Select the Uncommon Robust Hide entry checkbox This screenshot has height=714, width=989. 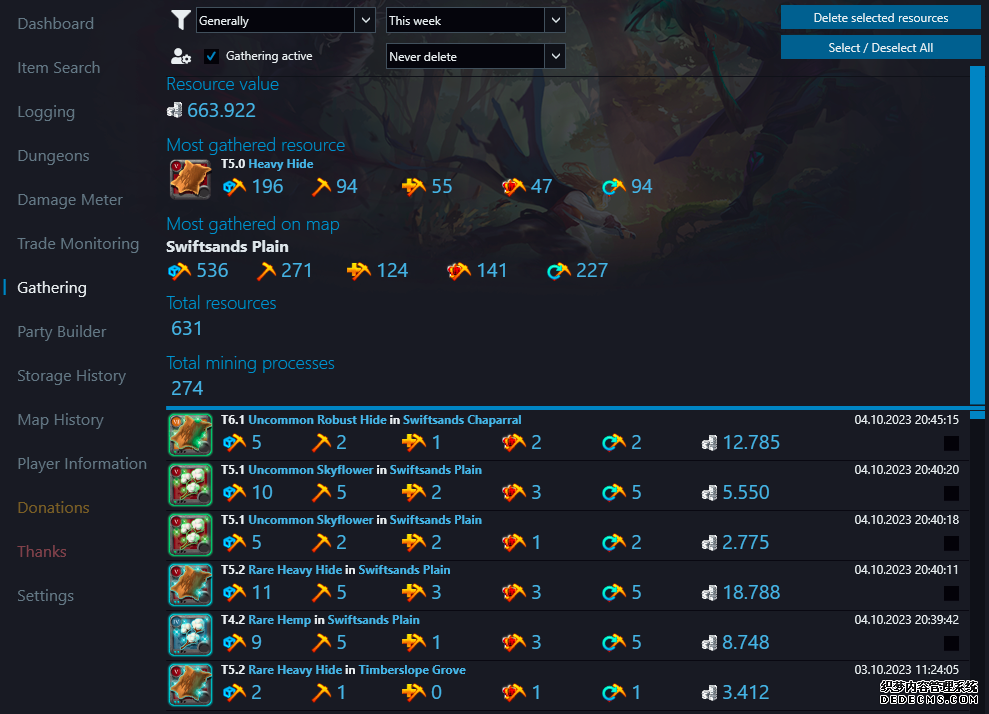[951, 443]
